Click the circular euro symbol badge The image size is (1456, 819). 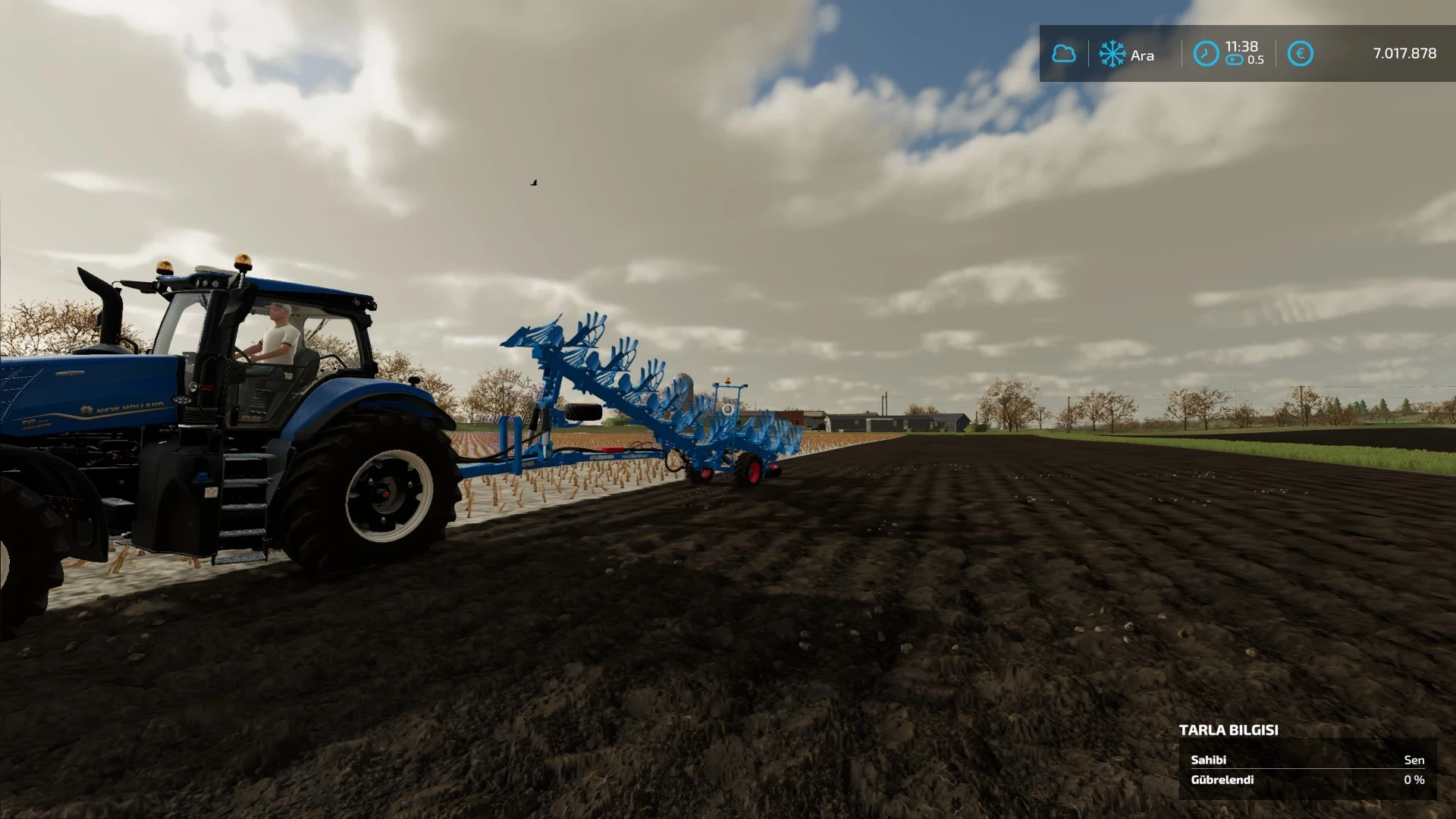(x=1301, y=52)
